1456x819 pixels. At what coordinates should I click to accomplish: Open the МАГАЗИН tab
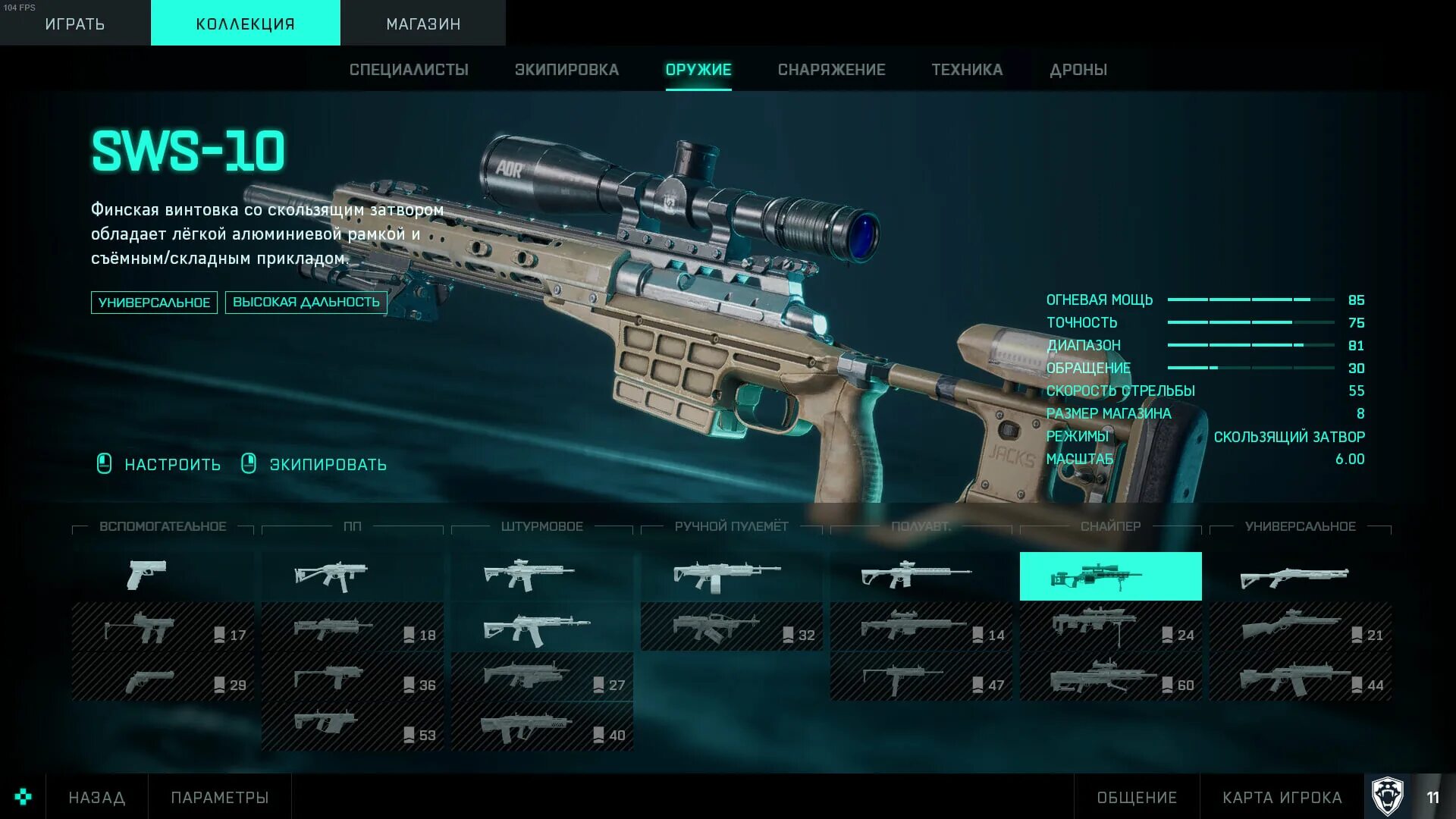click(x=423, y=24)
